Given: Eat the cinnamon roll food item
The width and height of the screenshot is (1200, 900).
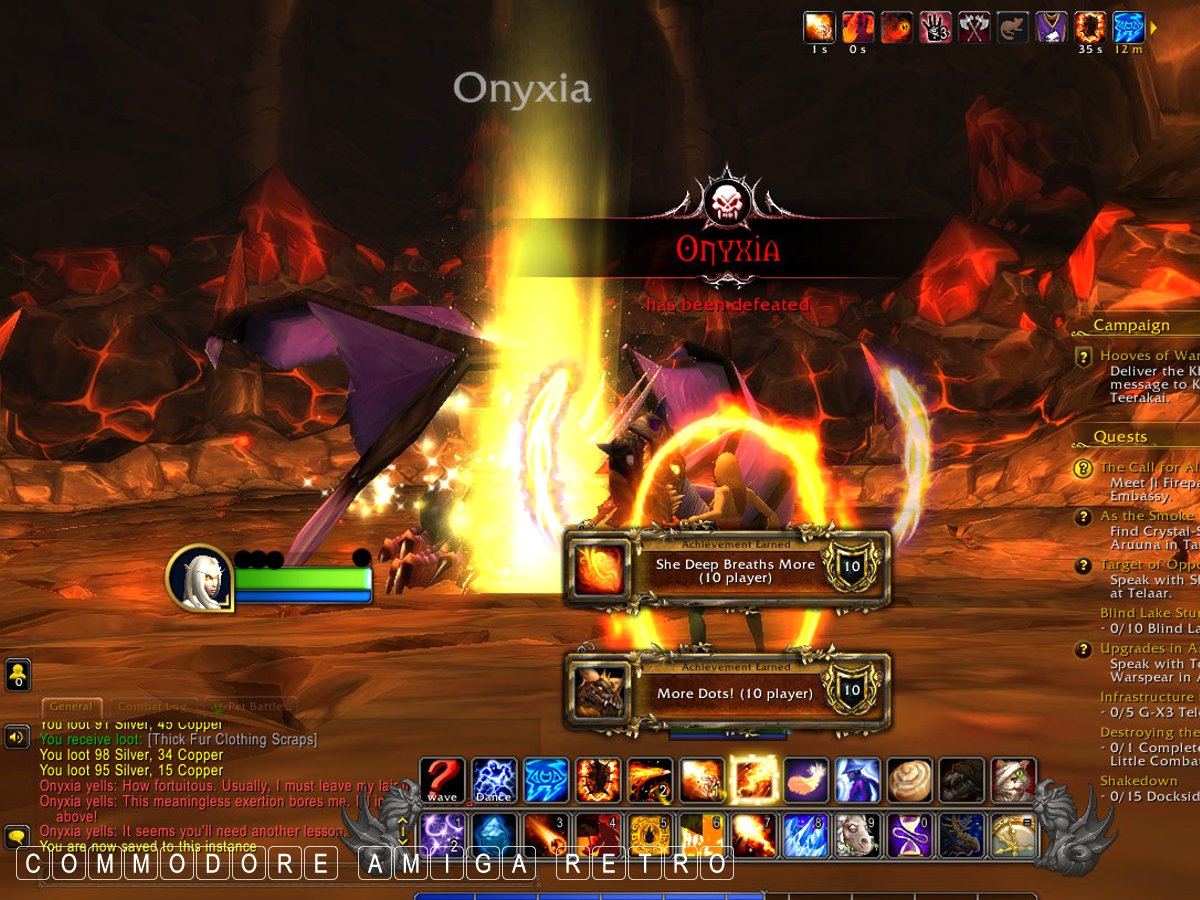Looking at the screenshot, I should click(909, 781).
